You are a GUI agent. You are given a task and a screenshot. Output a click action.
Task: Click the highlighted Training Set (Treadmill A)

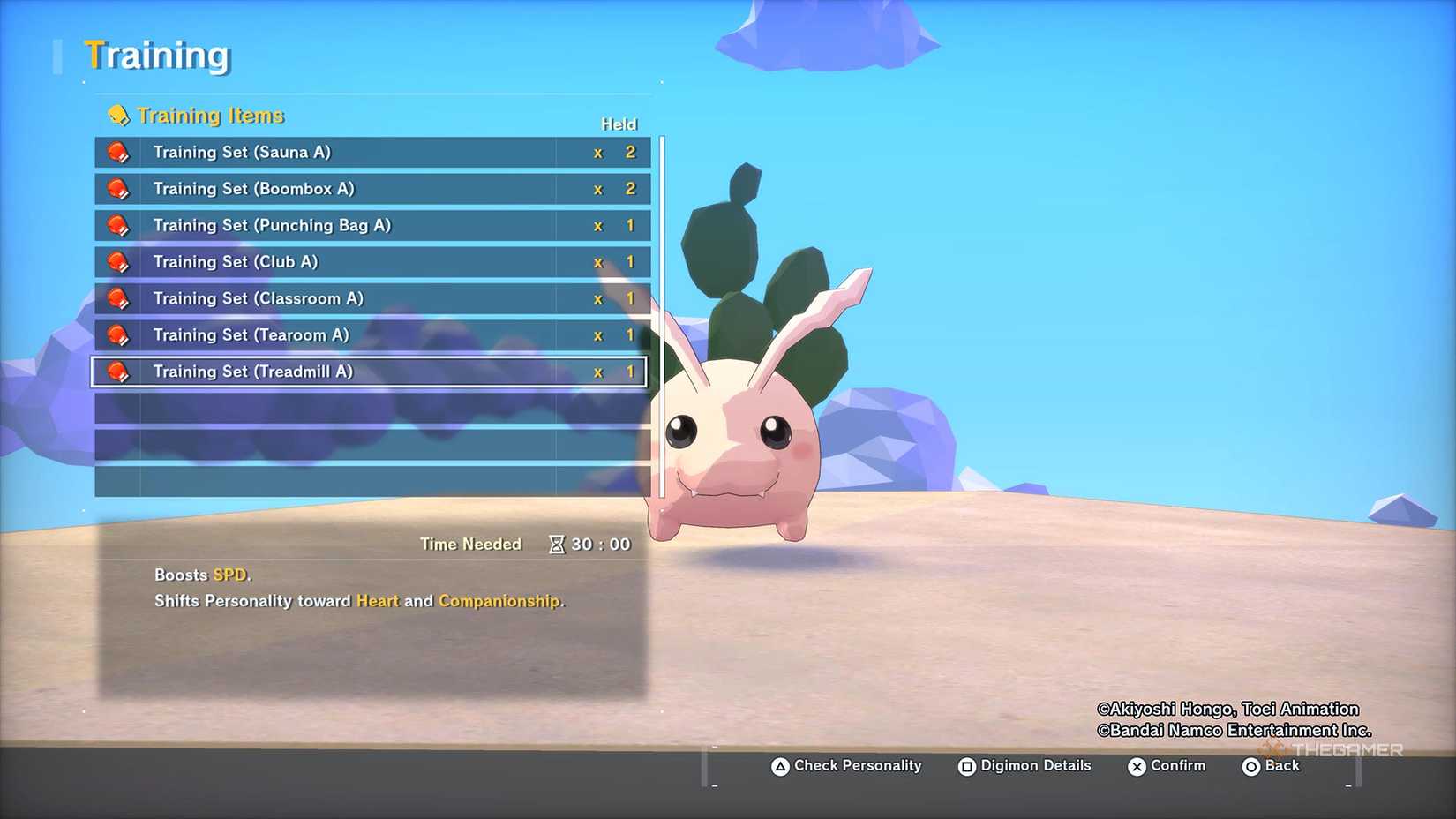pyautogui.click(x=371, y=372)
